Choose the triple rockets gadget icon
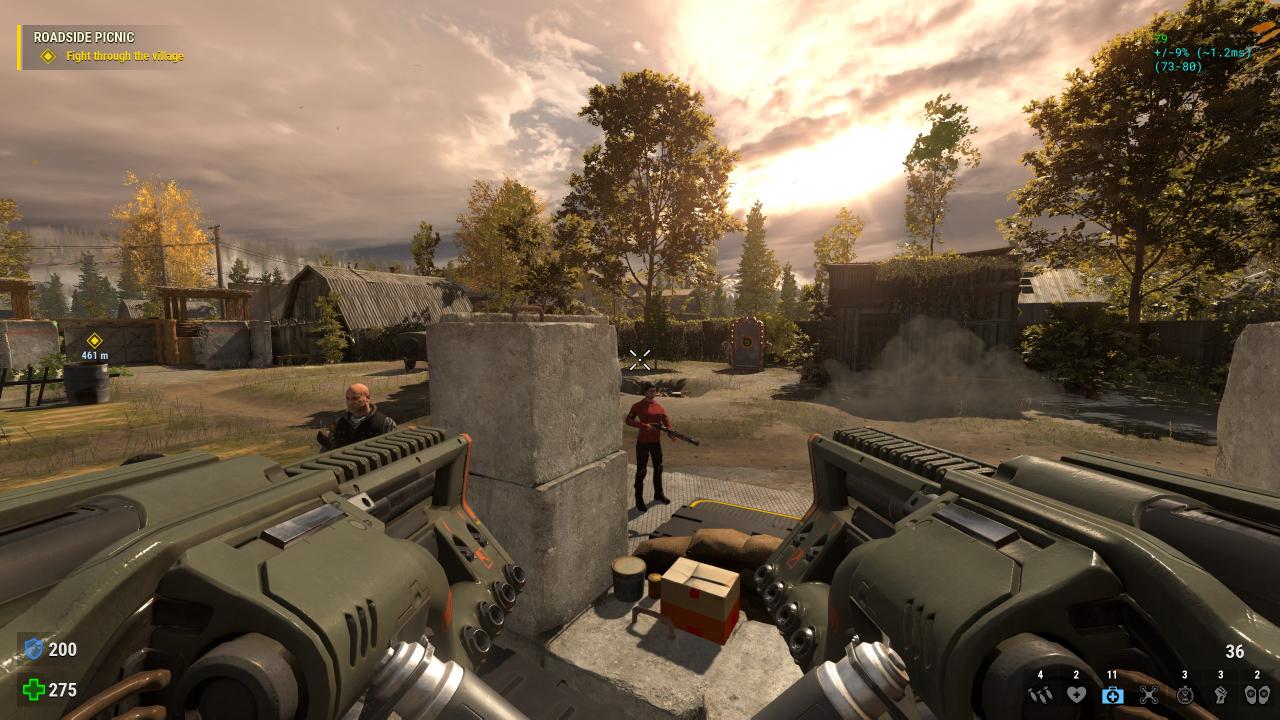This screenshot has height=720, width=1280. pos(1041,694)
